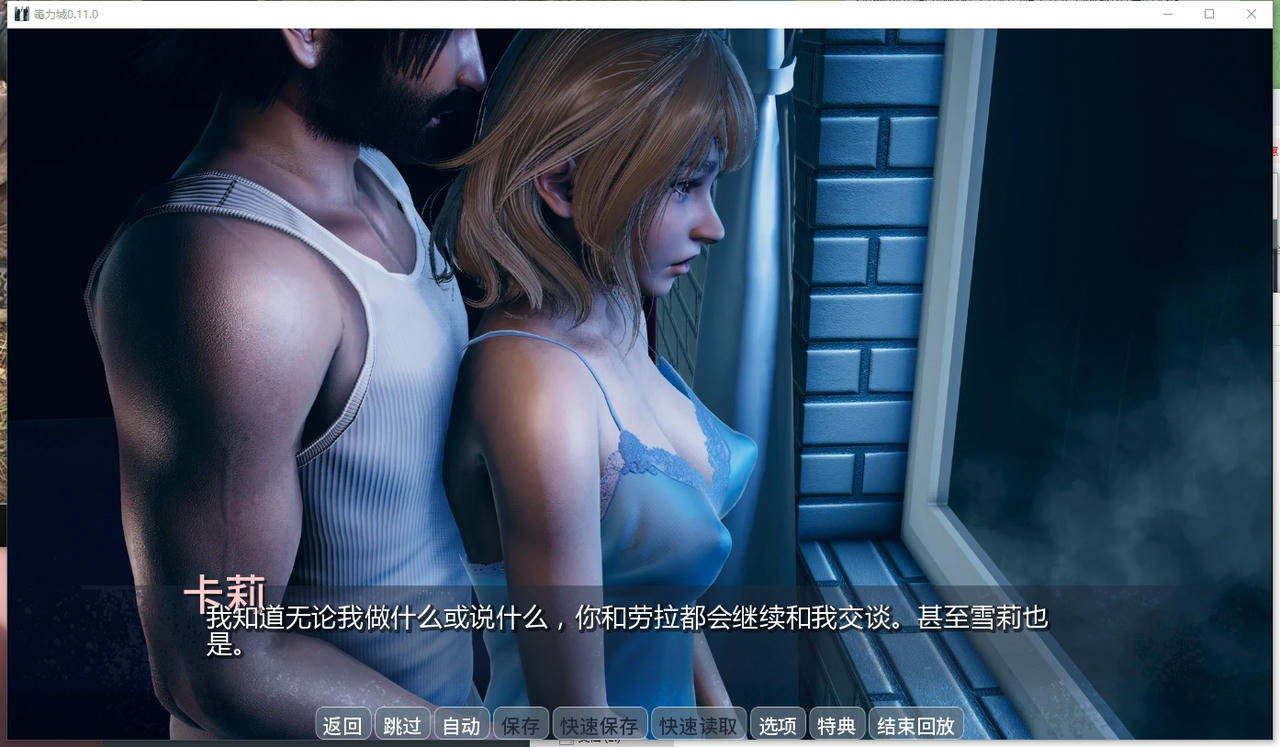
Task: Open the 特典 extras screen
Action: (835, 724)
